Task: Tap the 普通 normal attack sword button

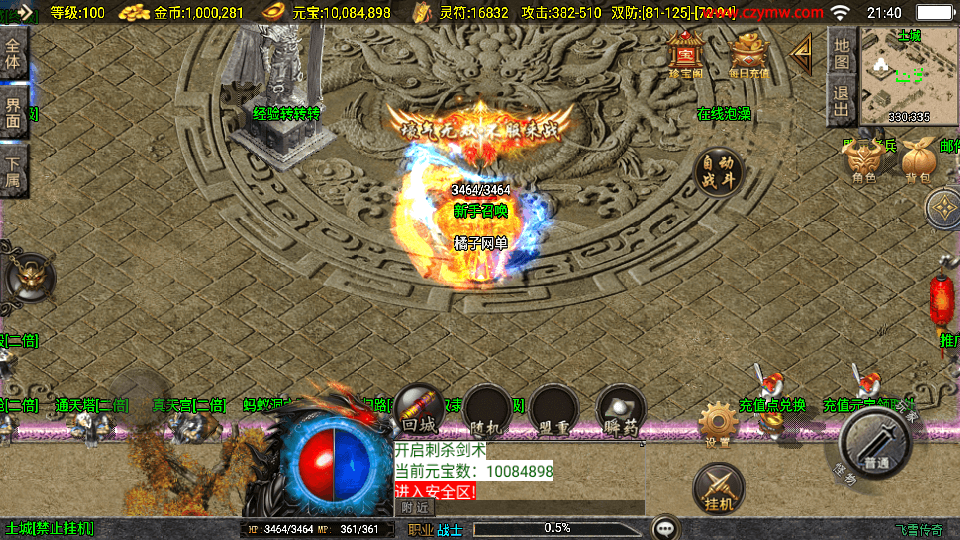Action: tap(875, 445)
